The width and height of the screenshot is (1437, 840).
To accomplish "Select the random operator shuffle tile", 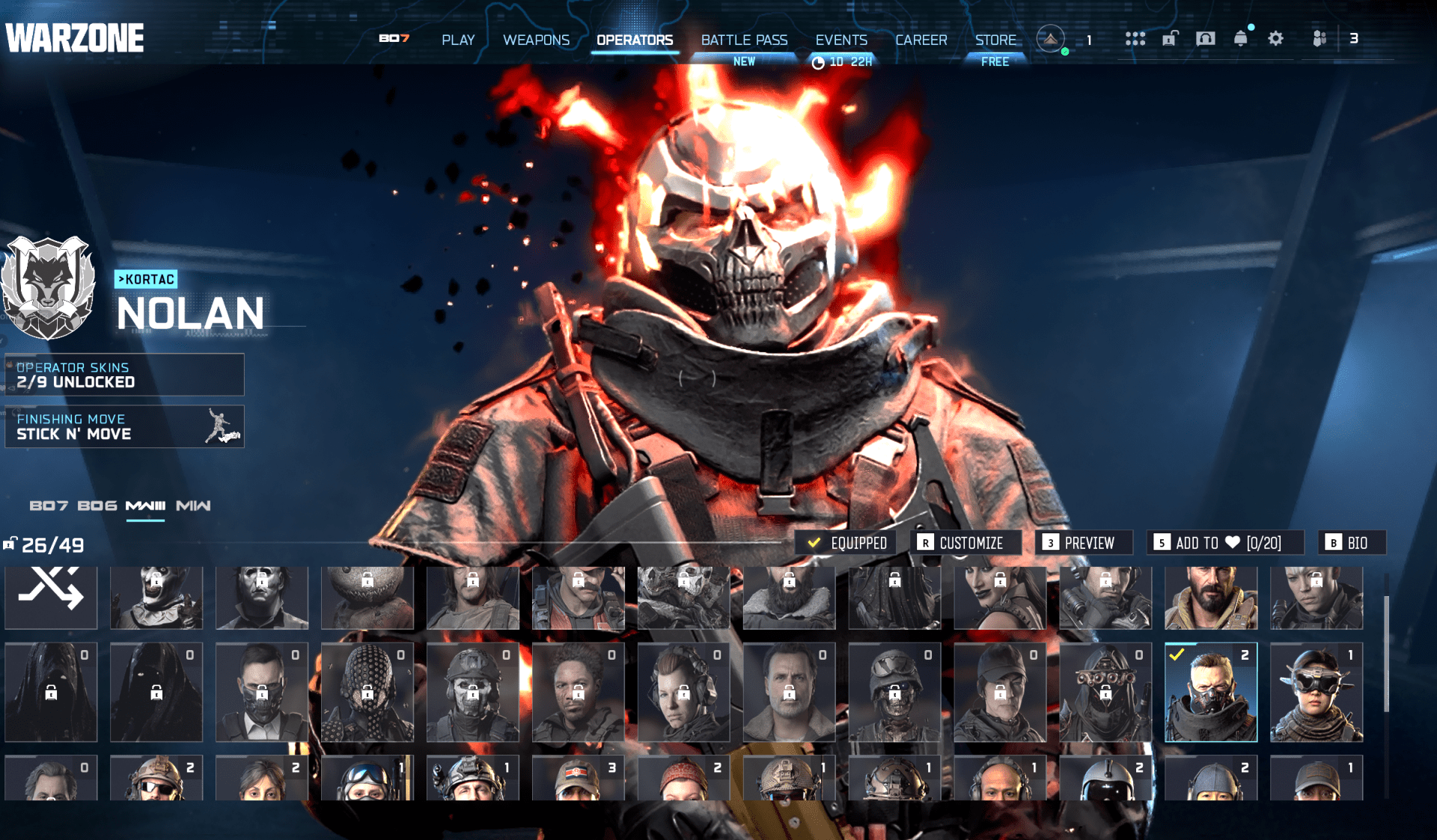I will pos(51,597).
